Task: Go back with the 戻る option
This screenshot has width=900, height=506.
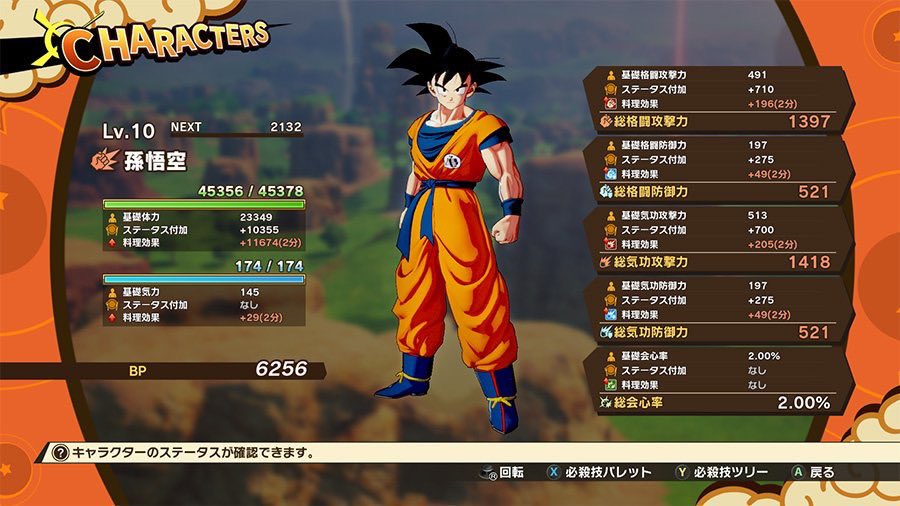Action: (x=811, y=472)
